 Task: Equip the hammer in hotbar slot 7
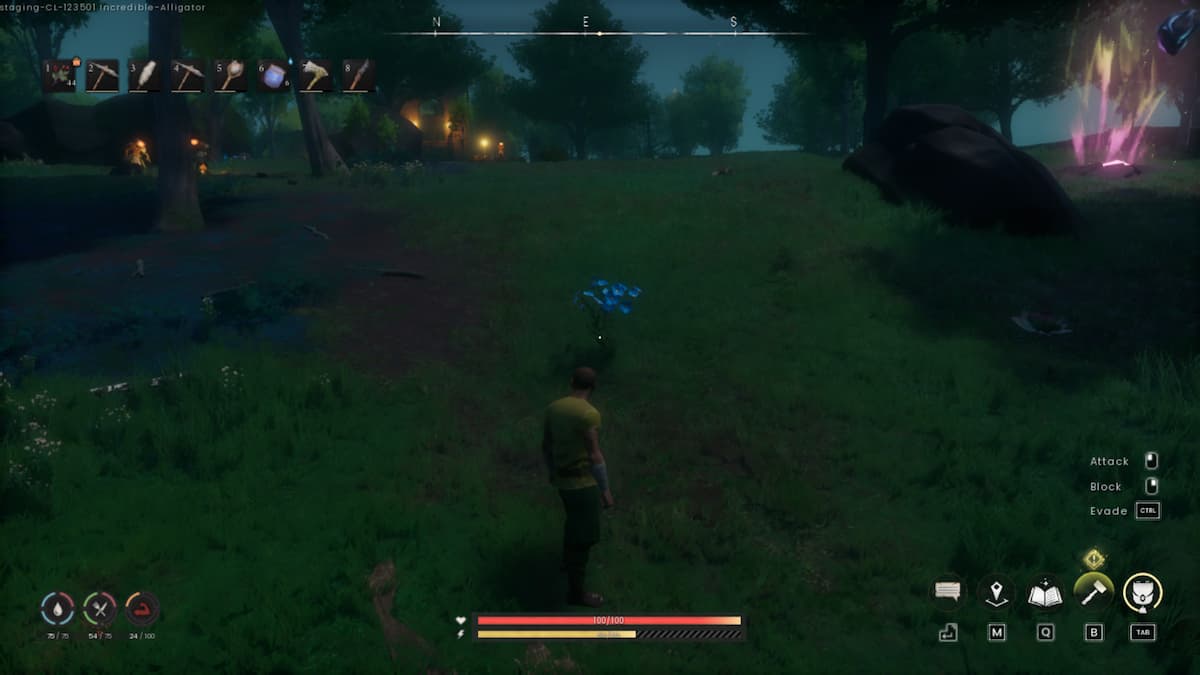point(316,76)
